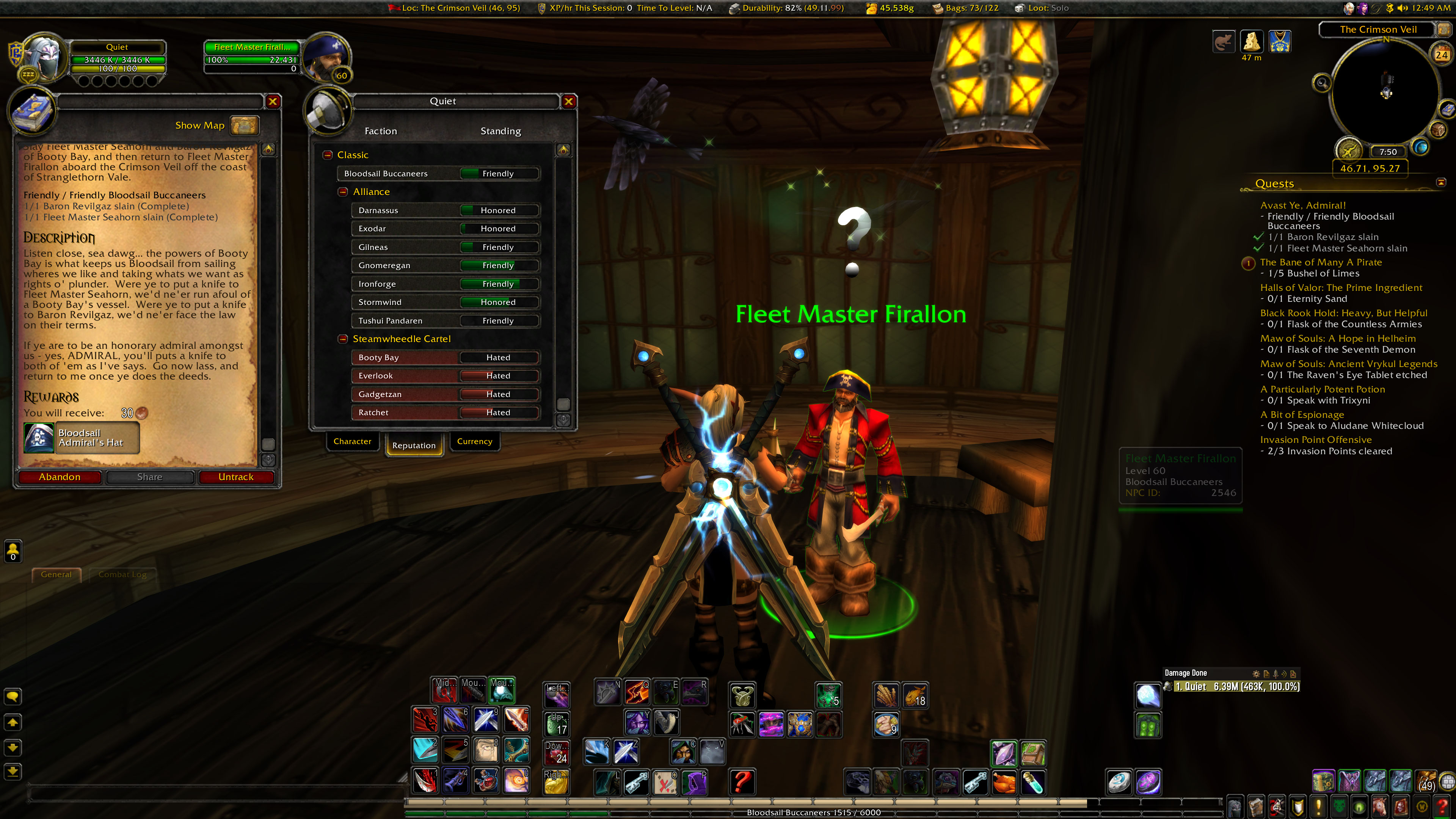Select the Bloodsail Buccaneers reputation row

439,174
